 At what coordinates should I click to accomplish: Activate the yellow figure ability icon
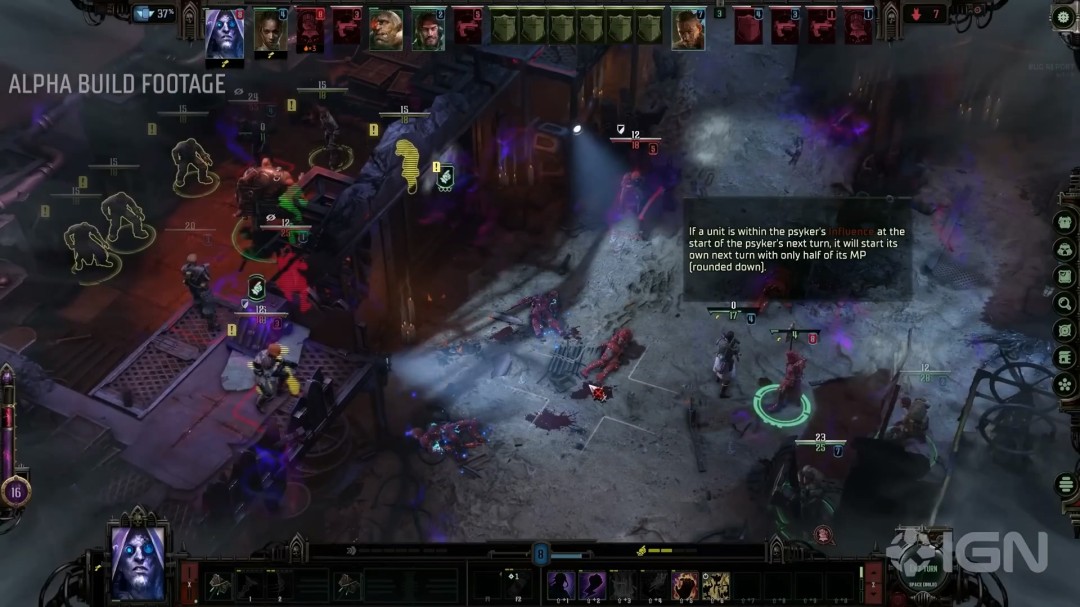[x=715, y=584]
